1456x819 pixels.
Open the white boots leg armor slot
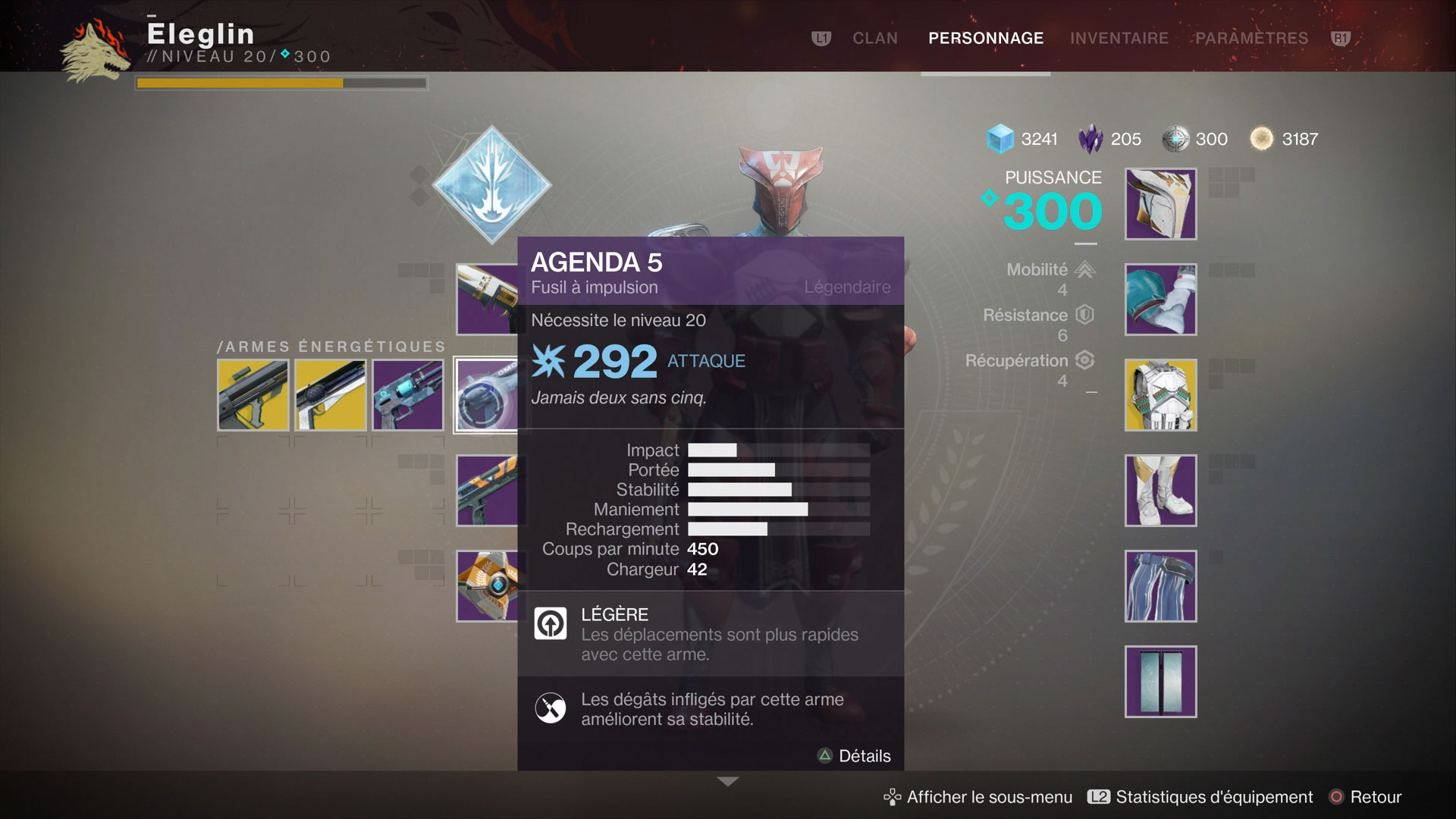click(x=1160, y=491)
